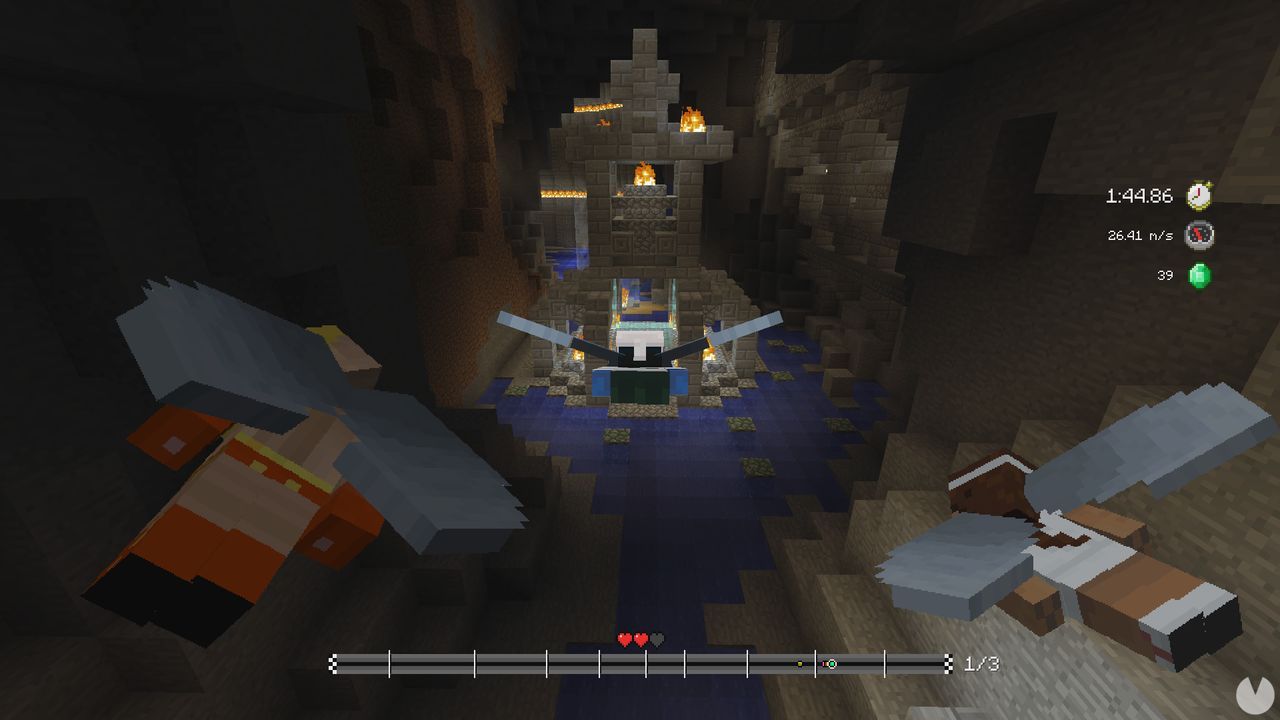Select the second red heart icon
The height and width of the screenshot is (720, 1280).
point(639,641)
